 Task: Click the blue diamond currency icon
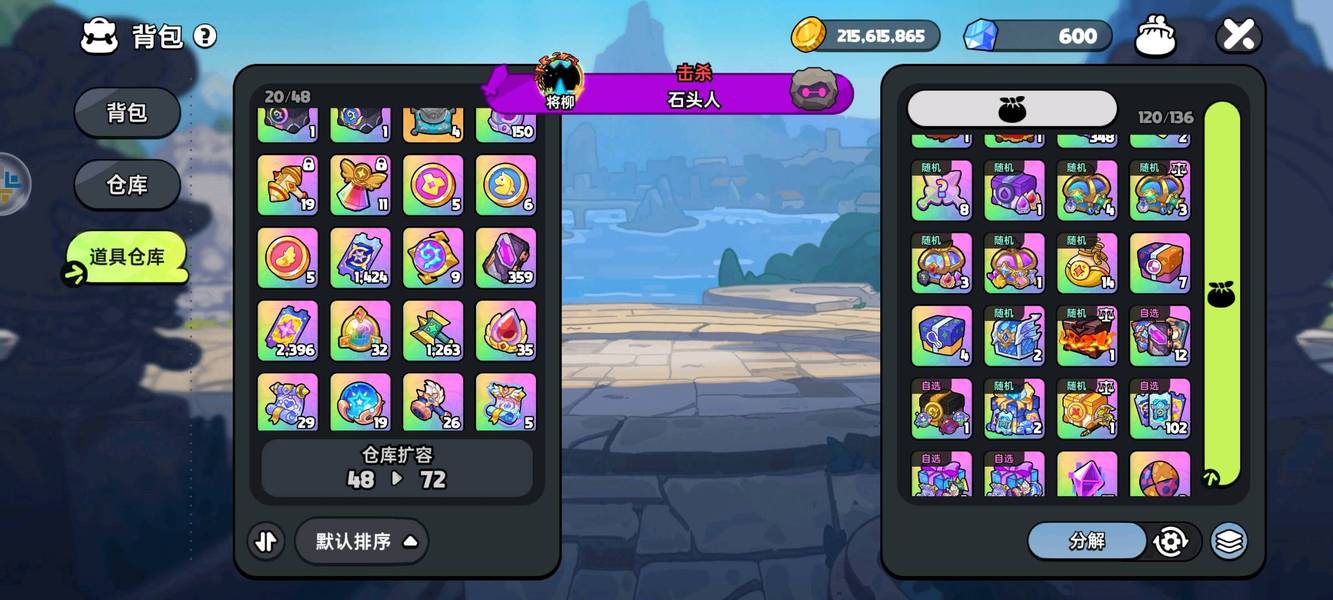[x=980, y=36]
